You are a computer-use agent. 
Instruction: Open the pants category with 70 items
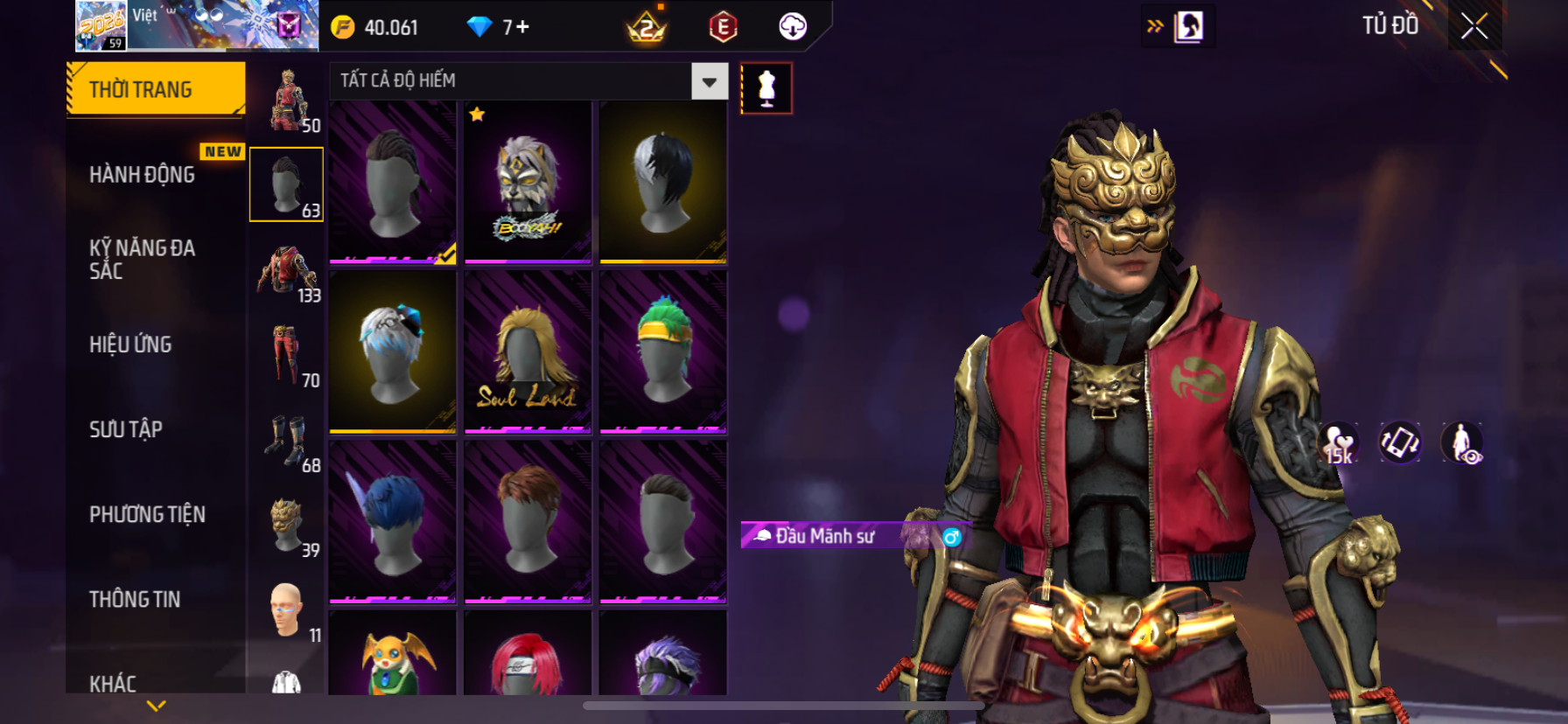pyautogui.click(x=287, y=356)
